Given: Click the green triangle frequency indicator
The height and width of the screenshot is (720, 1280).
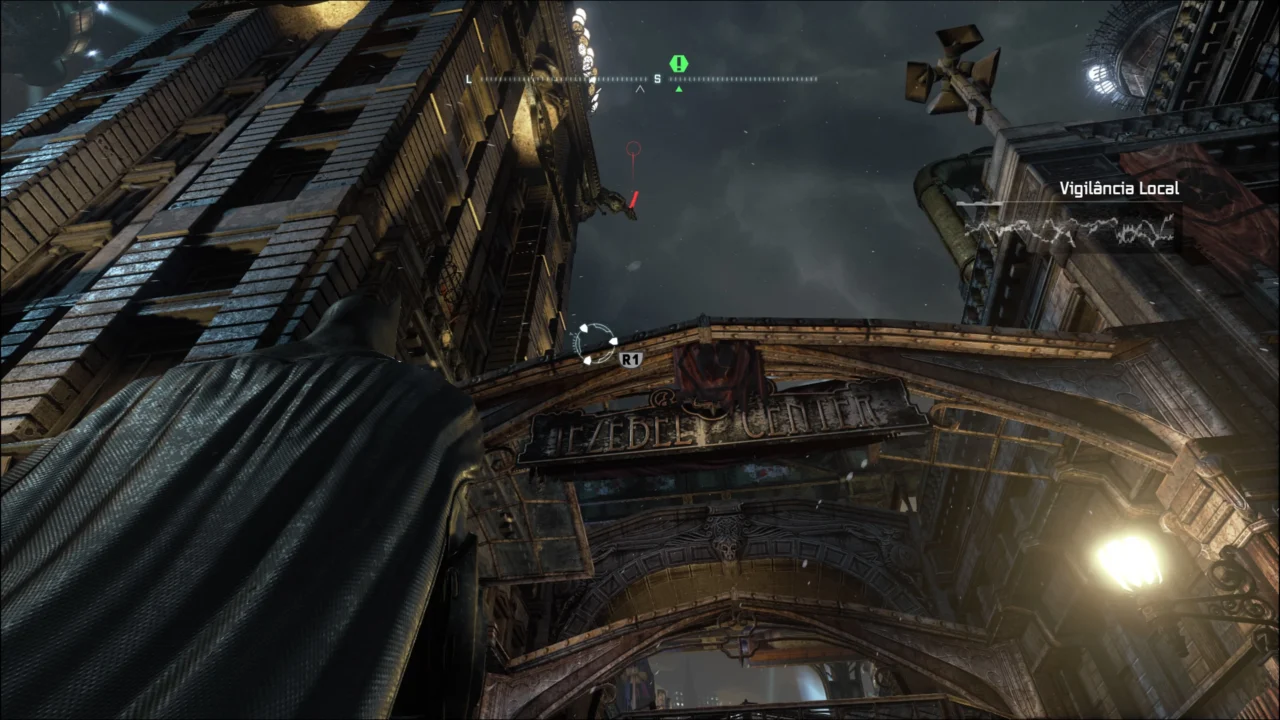Looking at the screenshot, I should (677, 88).
